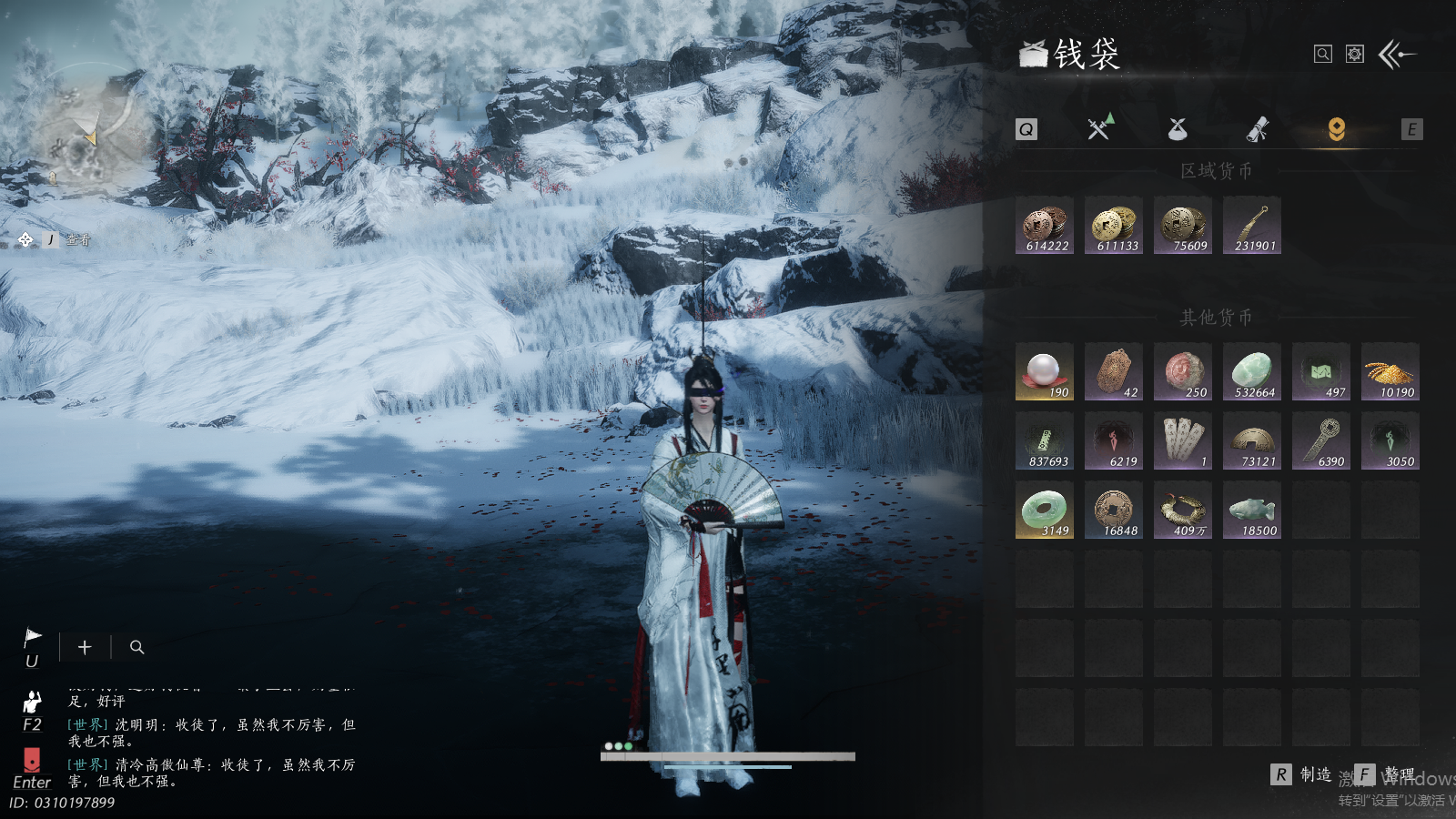Click the green jade stone showing 532664

[x=1252, y=372]
